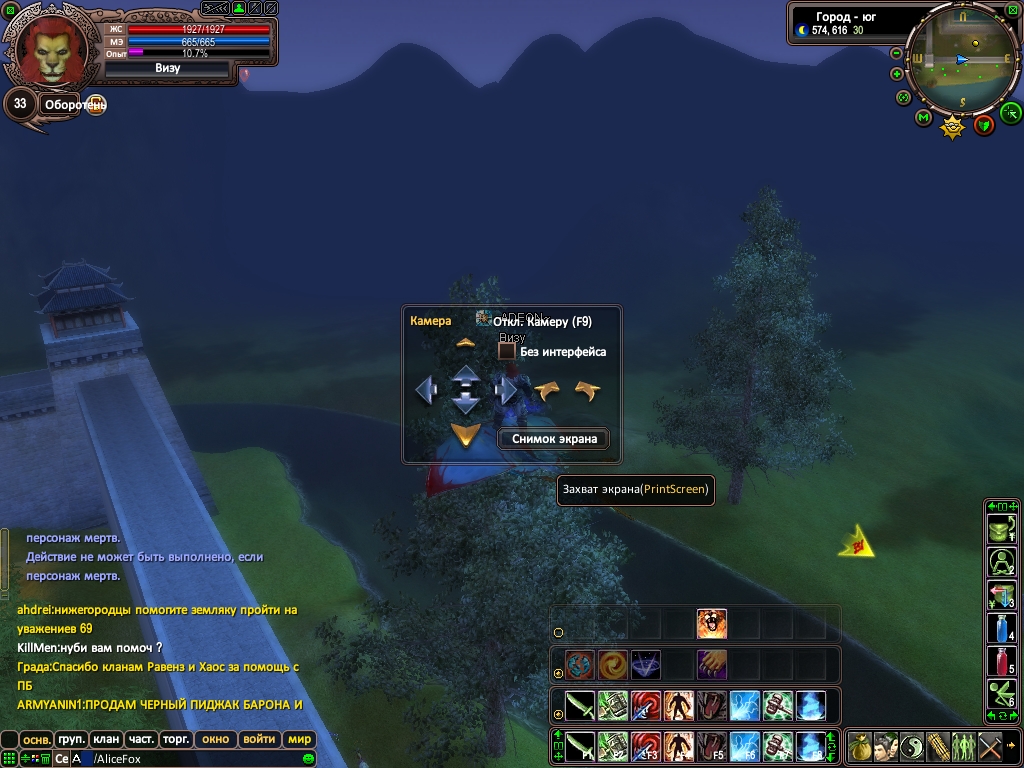Use the red health potion slot

coord(1002,661)
